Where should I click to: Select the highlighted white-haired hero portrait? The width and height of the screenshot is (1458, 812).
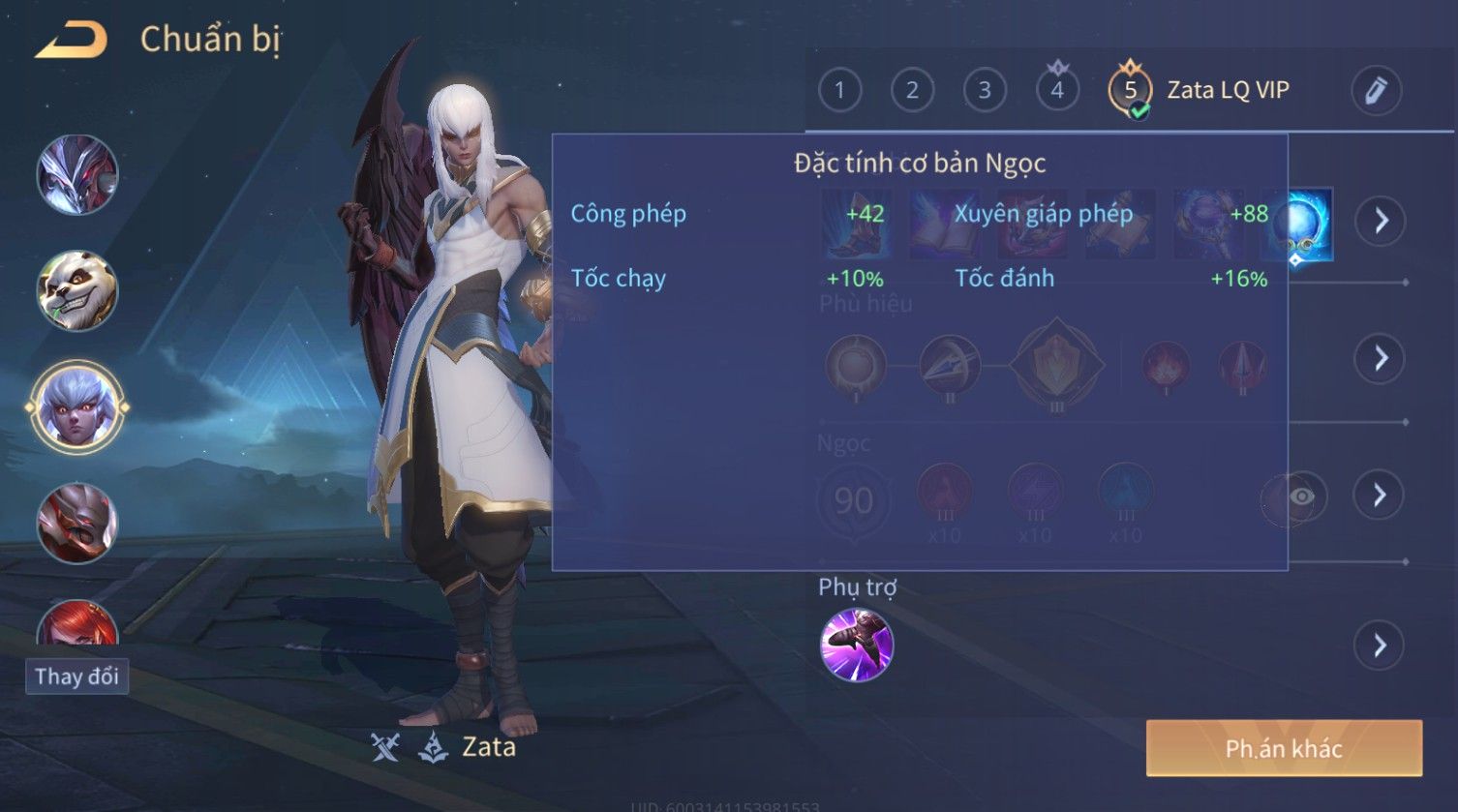point(77,407)
